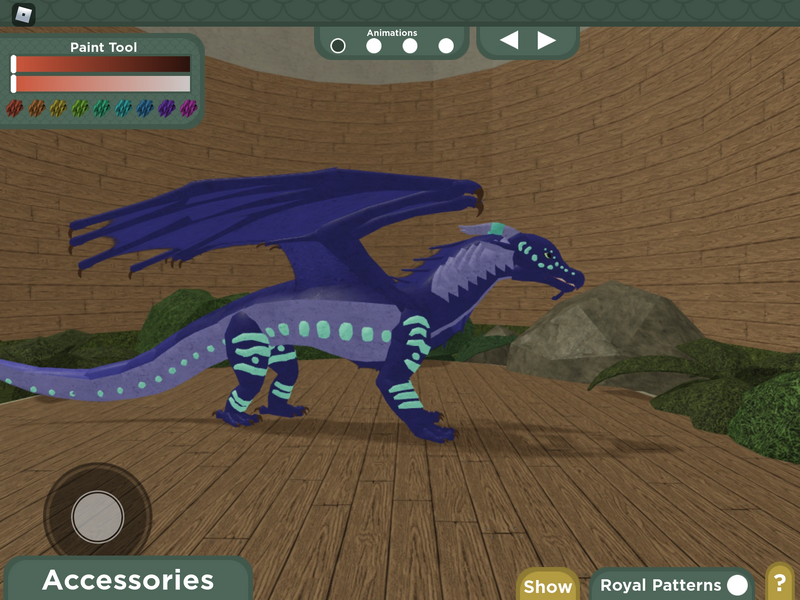The image size is (800, 600).
Task: Click the yellow Show button
Action: (x=548, y=586)
